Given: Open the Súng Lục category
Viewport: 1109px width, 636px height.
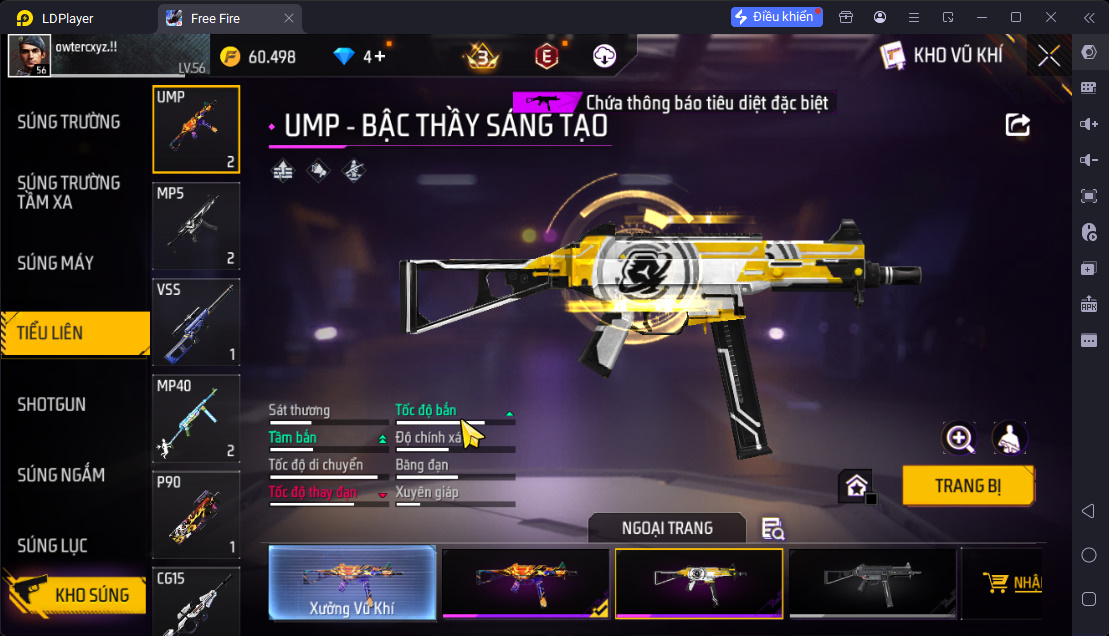Looking at the screenshot, I should [52, 545].
